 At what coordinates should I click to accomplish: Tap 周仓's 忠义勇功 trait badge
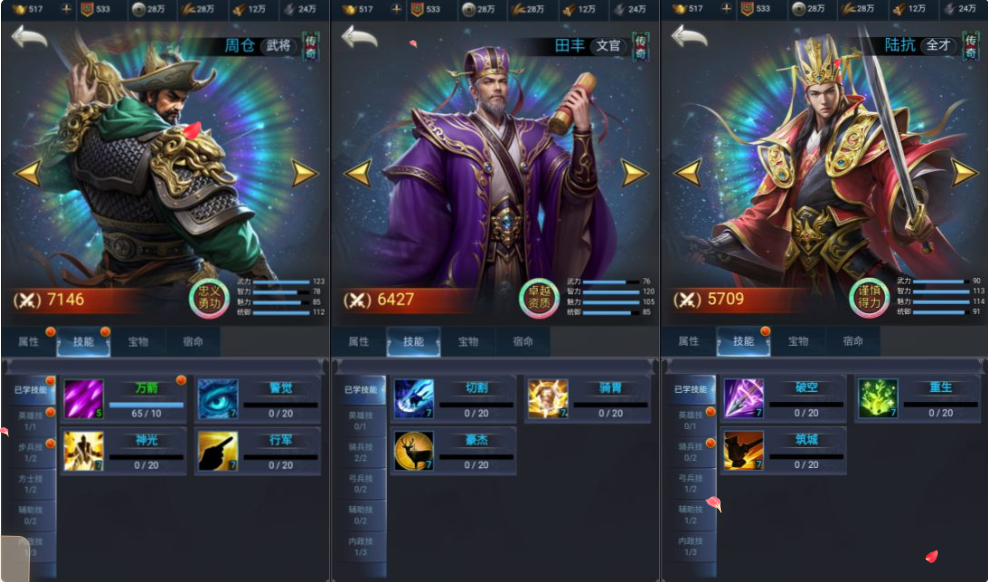209,299
